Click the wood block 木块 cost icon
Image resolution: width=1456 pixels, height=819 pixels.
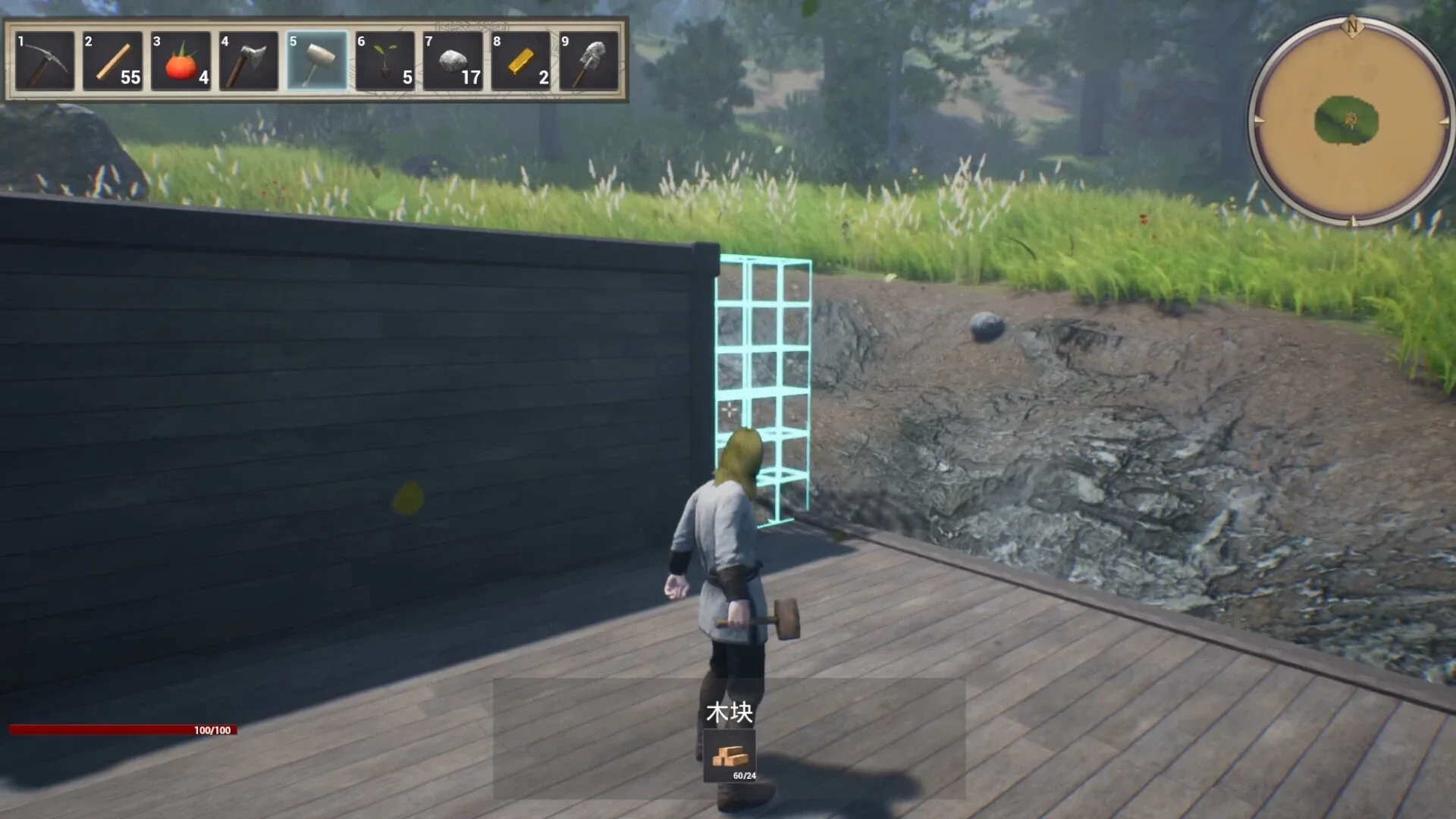pos(730,756)
